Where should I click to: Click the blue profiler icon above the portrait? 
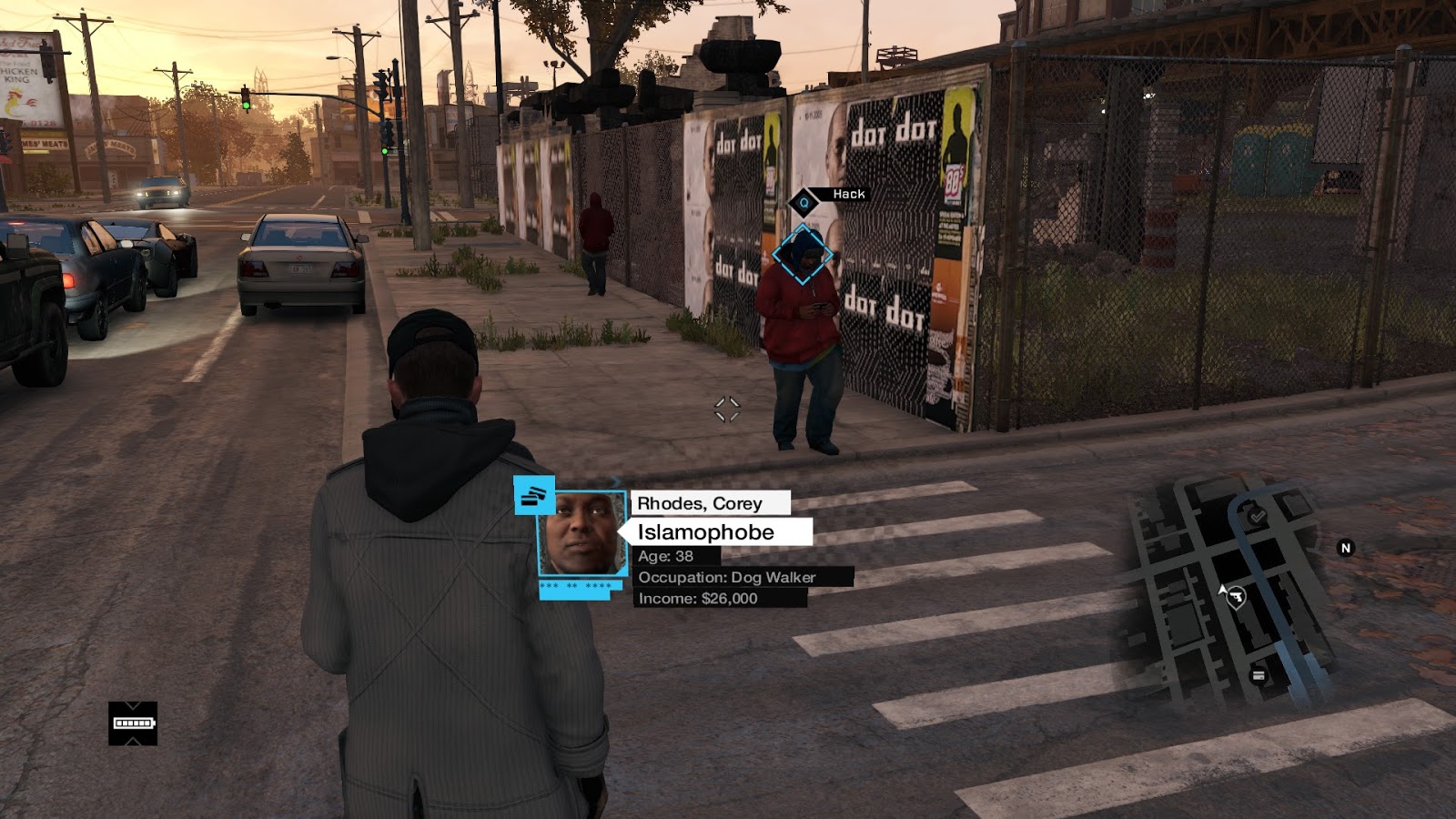[534, 496]
